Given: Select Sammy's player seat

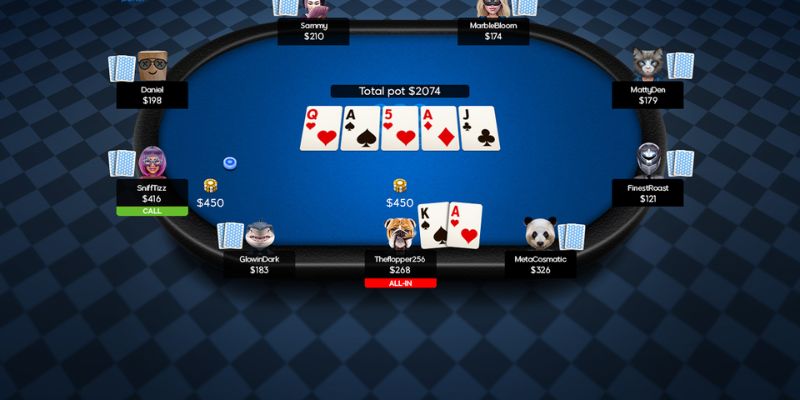Looking at the screenshot, I should (x=314, y=30).
